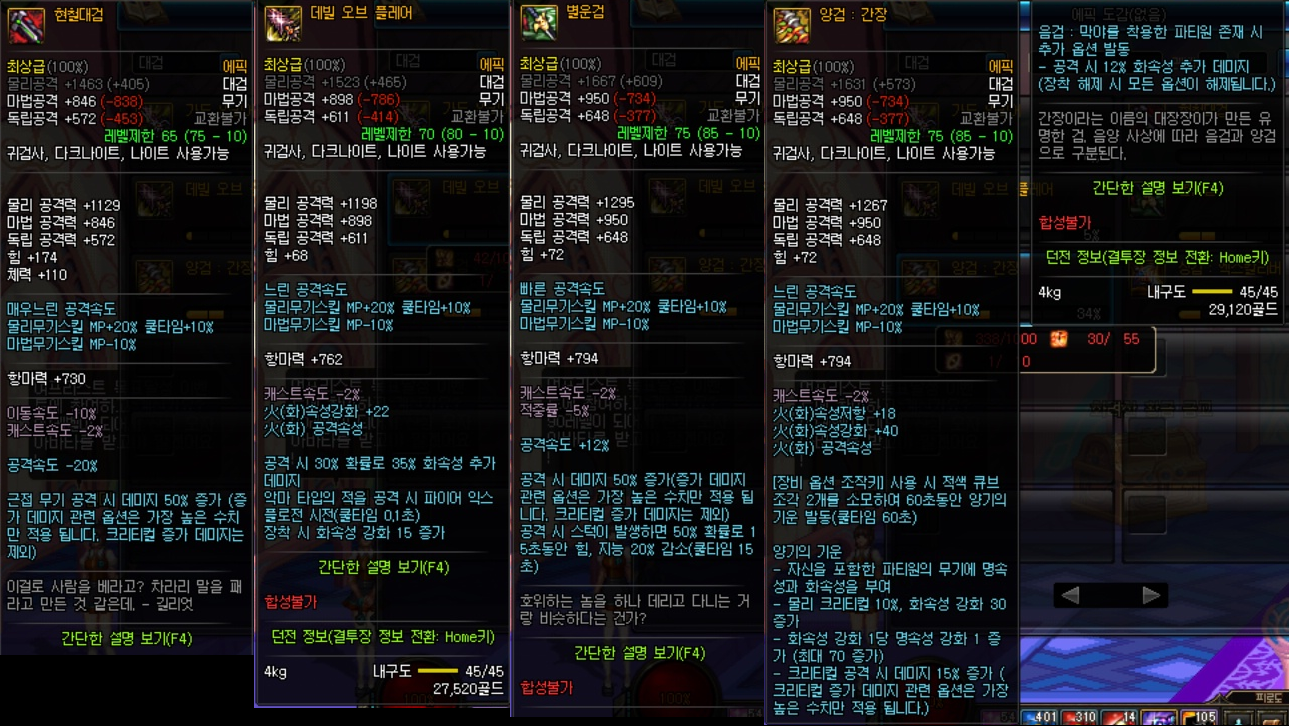Click the purple skill icon left of 105
Image resolution: width=1289 pixels, height=726 pixels.
tap(1157, 719)
